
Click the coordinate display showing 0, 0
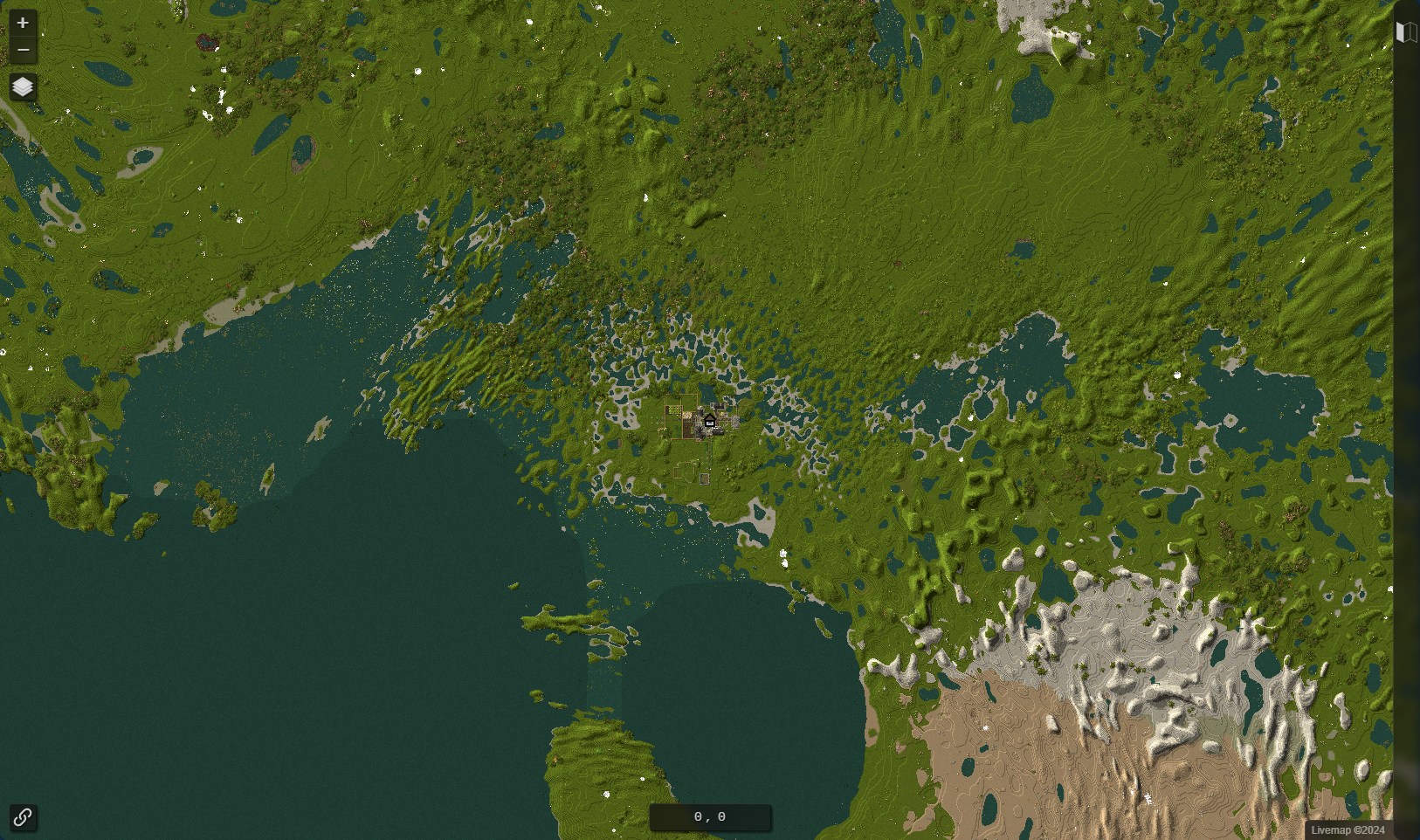pyautogui.click(x=710, y=816)
